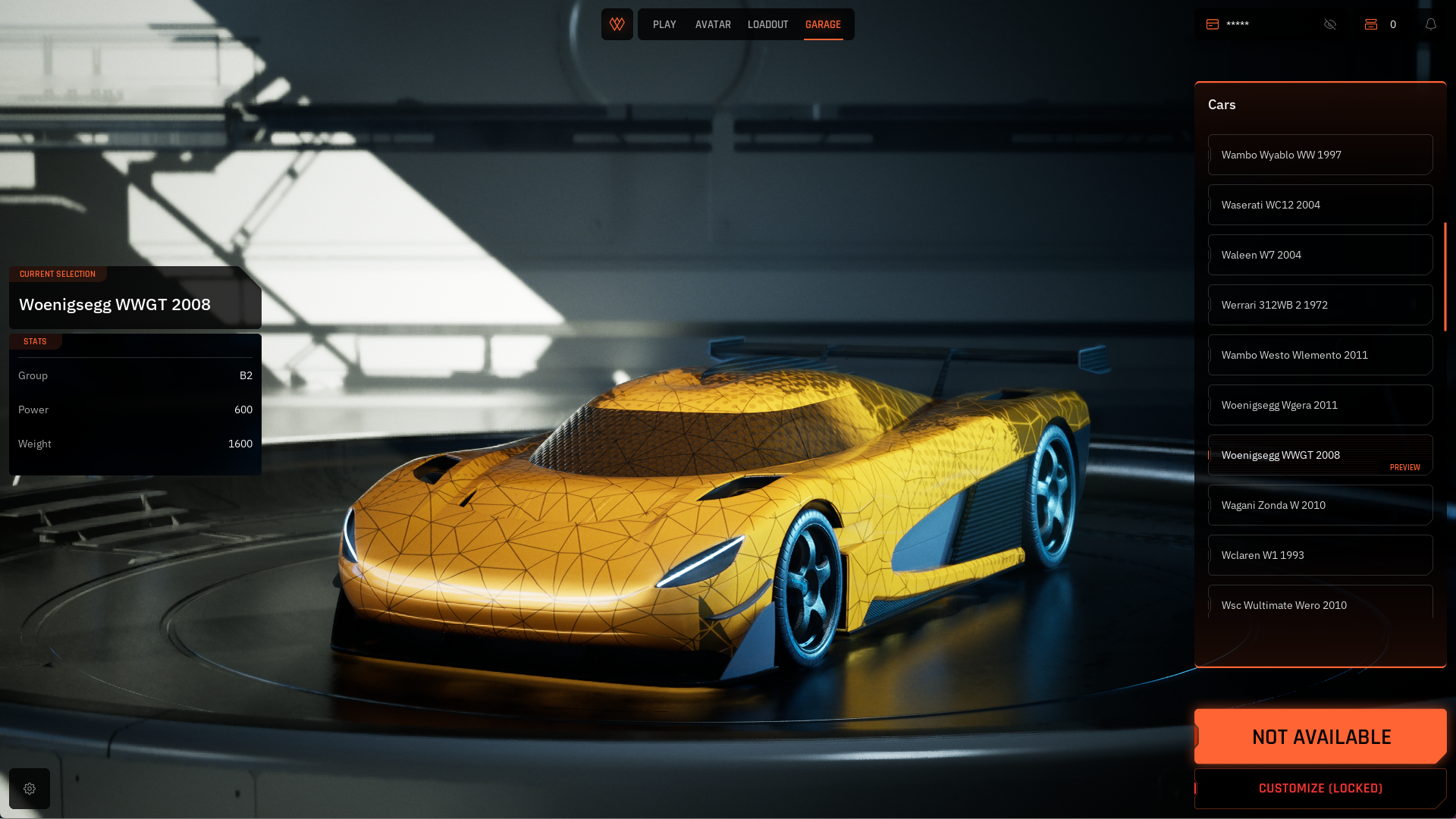Select Wambo Westo Wlemento 2011

pos(1319,355)
